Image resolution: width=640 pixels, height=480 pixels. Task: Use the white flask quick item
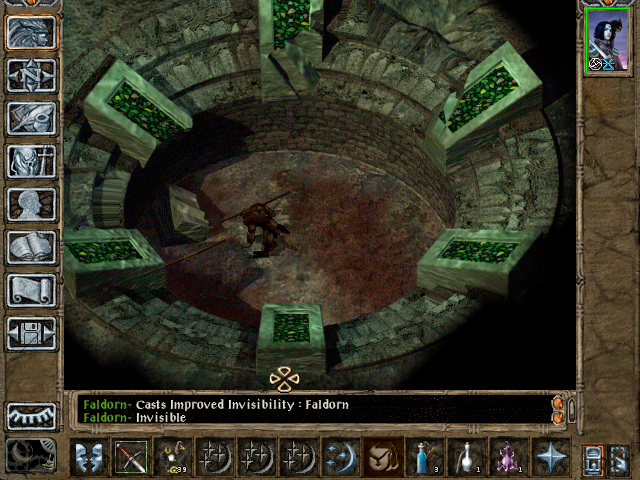coord(466,457)
